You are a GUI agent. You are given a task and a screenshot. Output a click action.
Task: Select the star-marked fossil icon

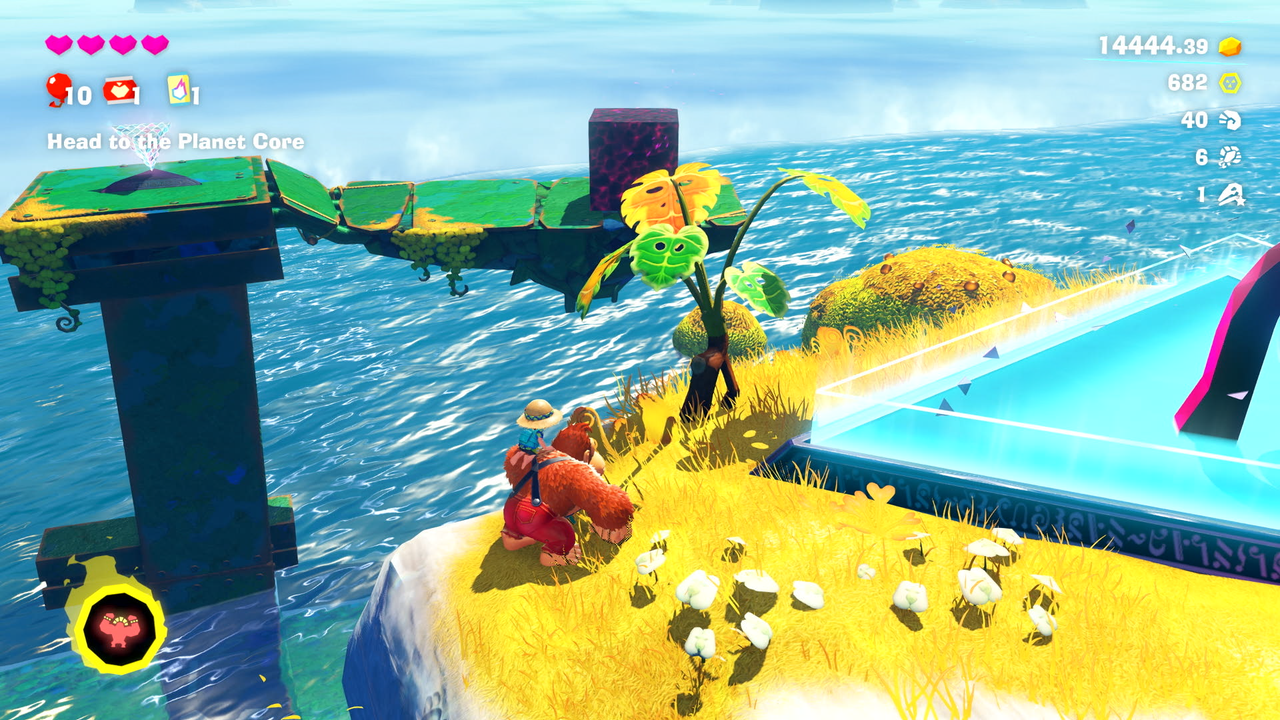pyautogui.click(x=1230, y=195)
